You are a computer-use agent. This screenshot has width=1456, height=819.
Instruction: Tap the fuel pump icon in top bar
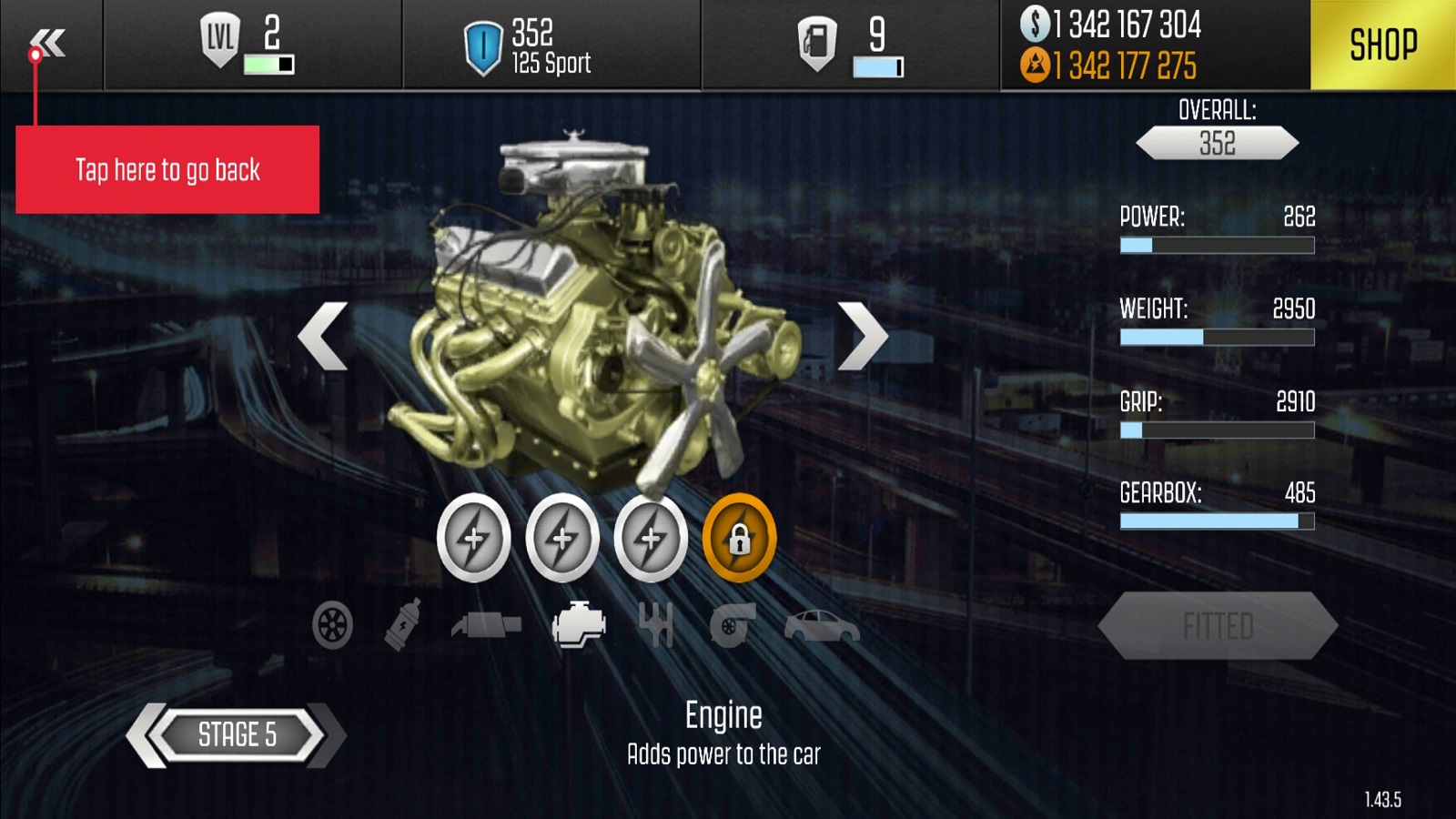(x=816, y=44)
